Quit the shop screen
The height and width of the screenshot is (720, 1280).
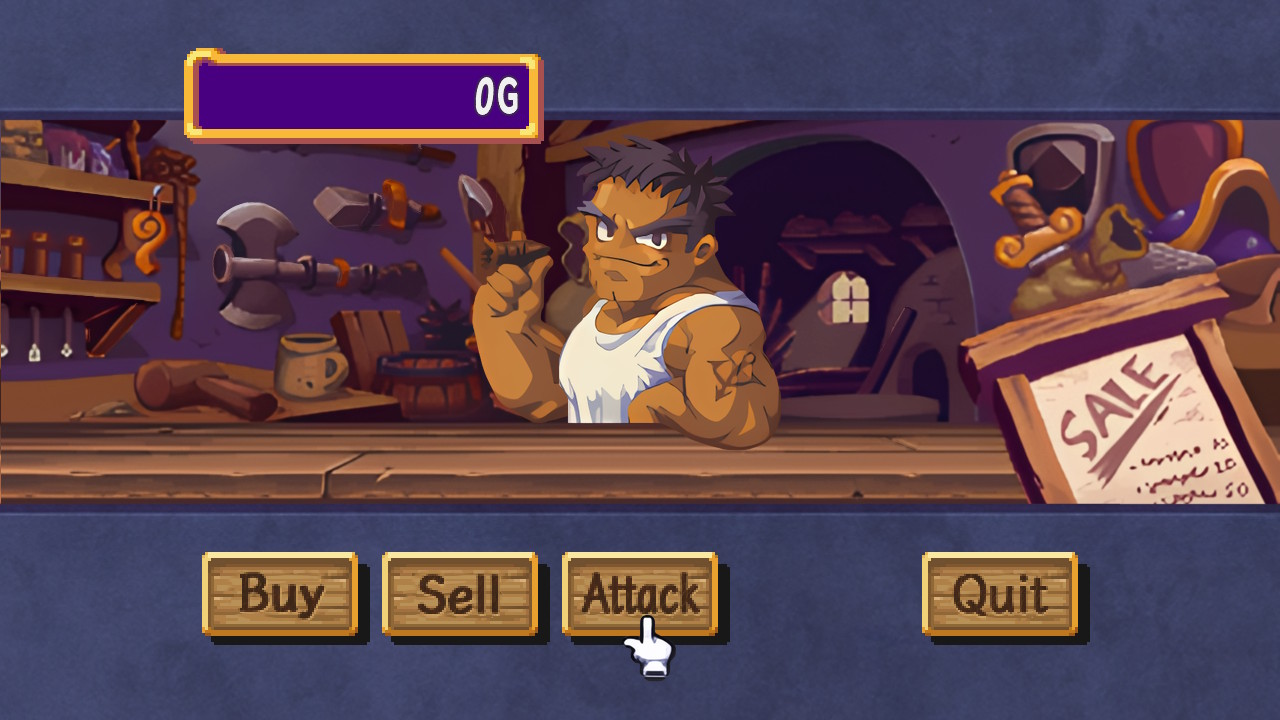point(1001,595)
